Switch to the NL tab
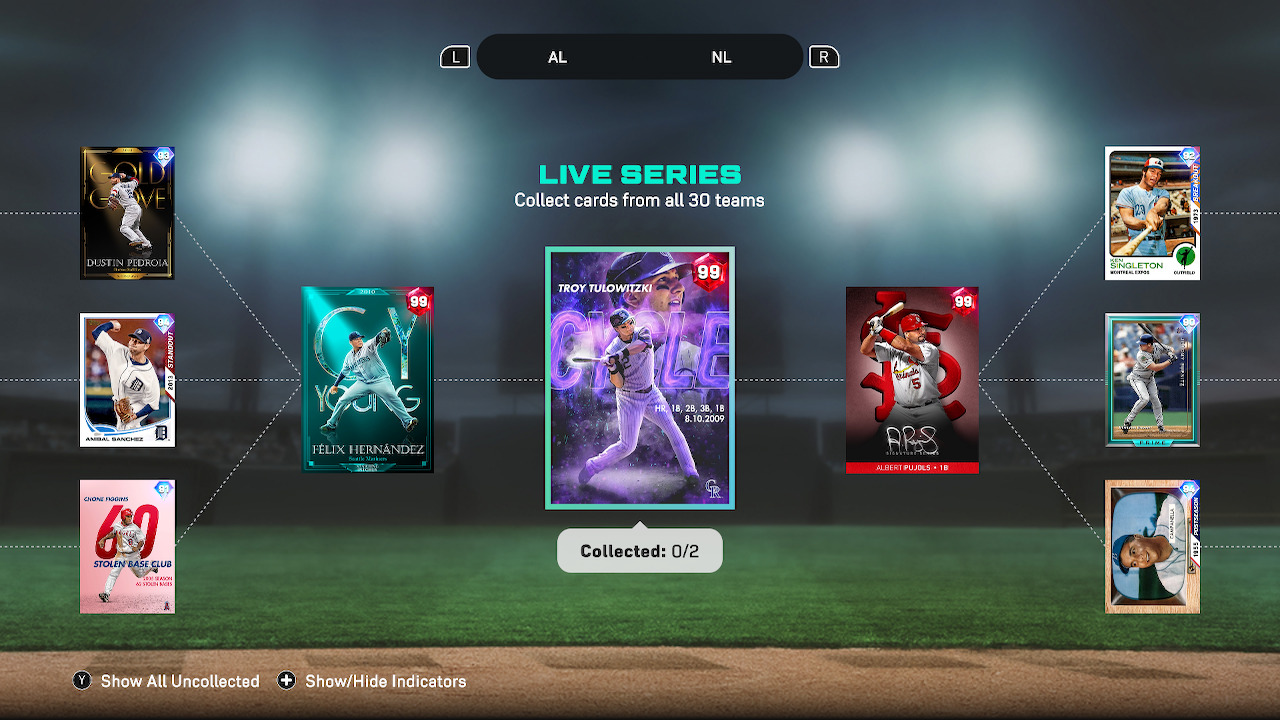Viewport: 1280px width, 720px height. [721, 57]
